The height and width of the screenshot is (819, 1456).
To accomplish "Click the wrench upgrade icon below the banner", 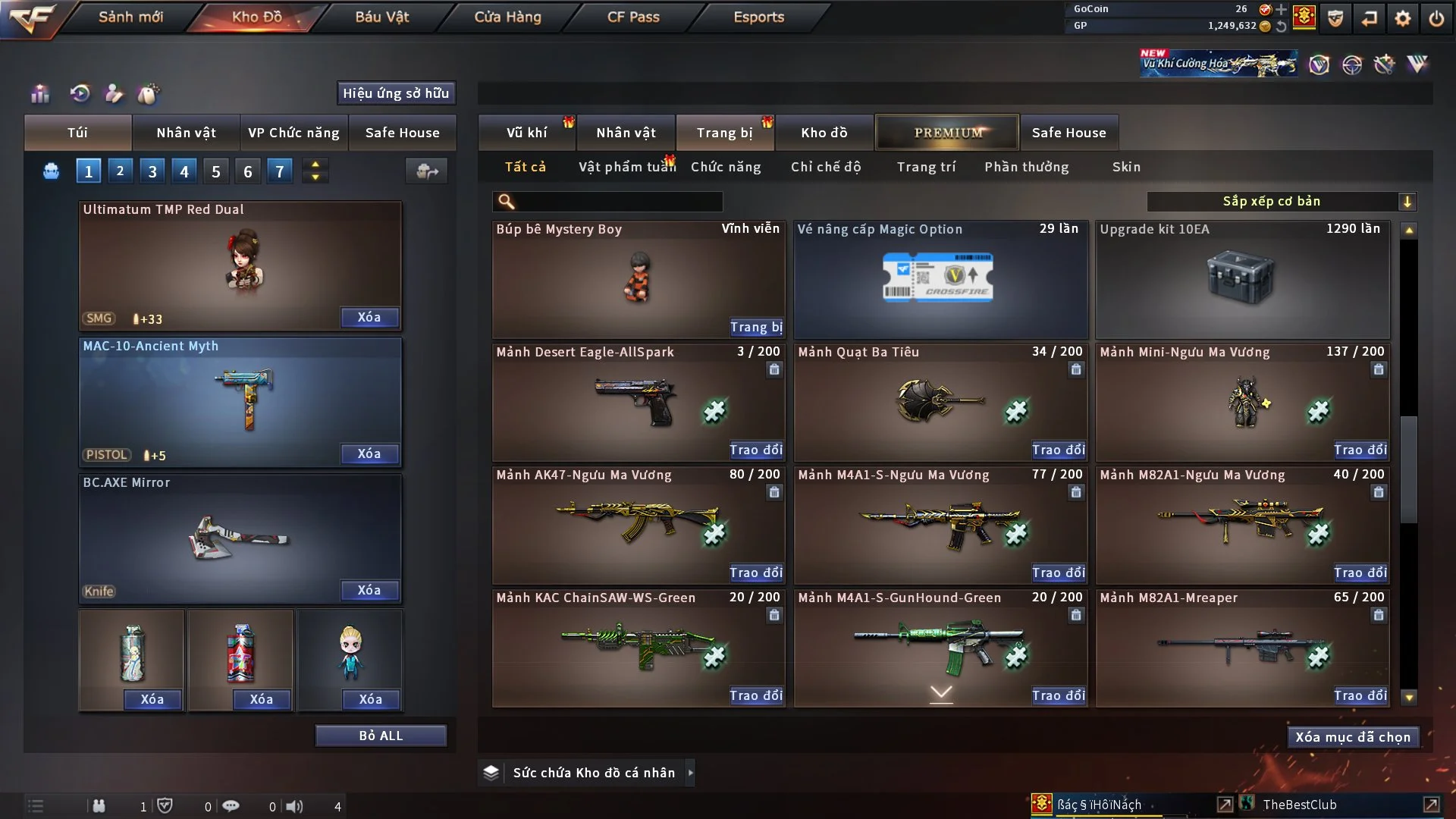I will point(1385,64).
